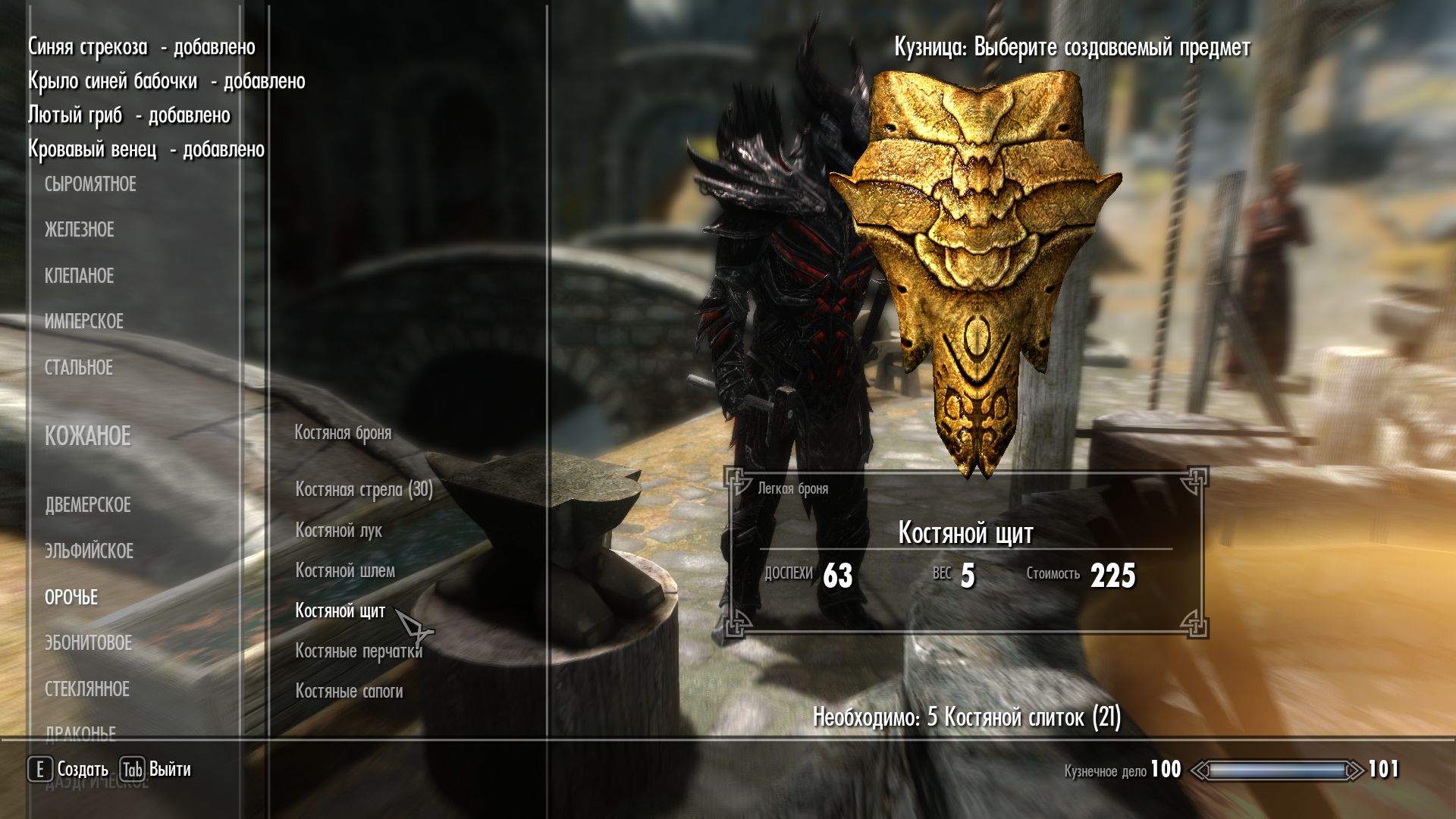
Task: Click the Костяной щит entry
Action: [340, 611]
